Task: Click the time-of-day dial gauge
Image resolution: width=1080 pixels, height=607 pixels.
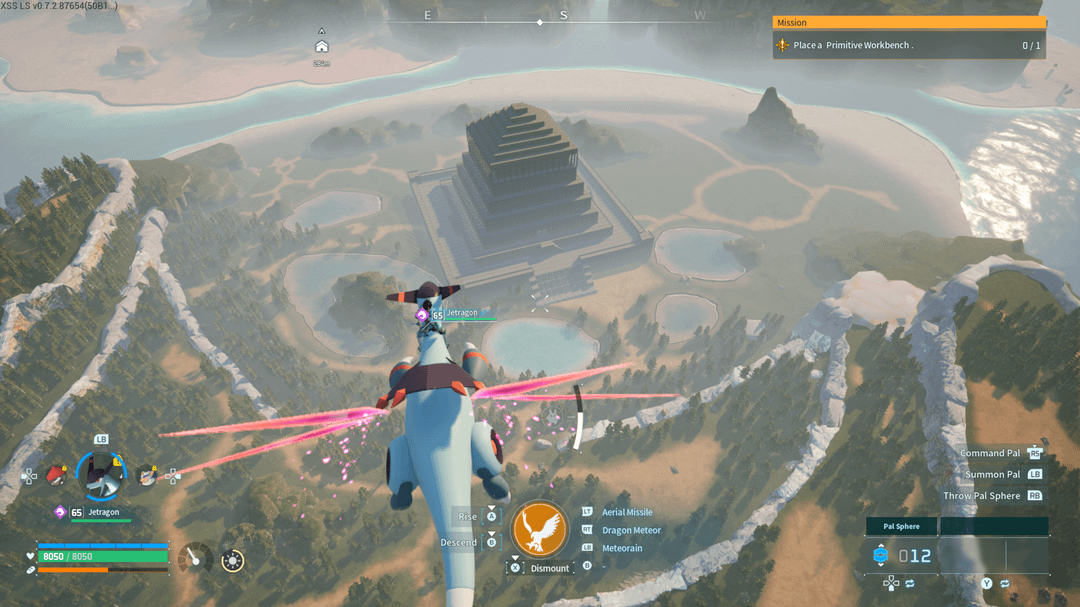Action: point(194,559)
